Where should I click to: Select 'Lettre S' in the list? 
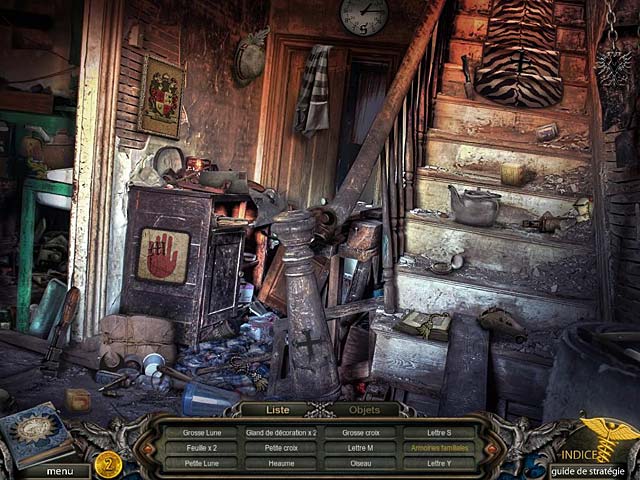[439, 433]
